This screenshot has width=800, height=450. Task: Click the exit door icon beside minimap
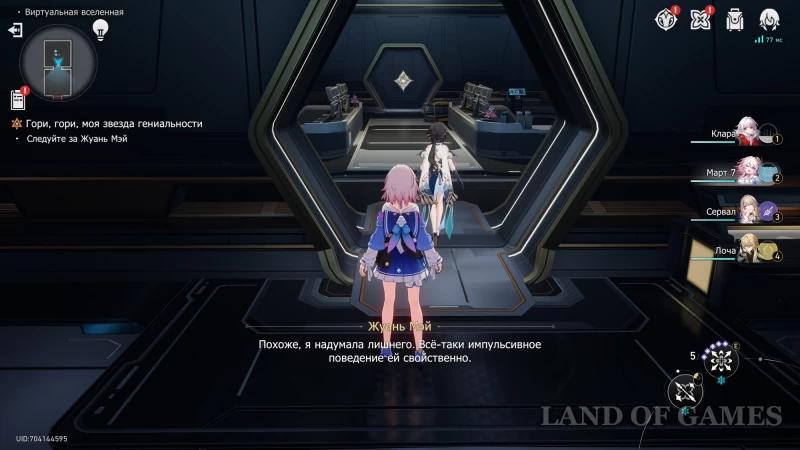coord(15,30)
